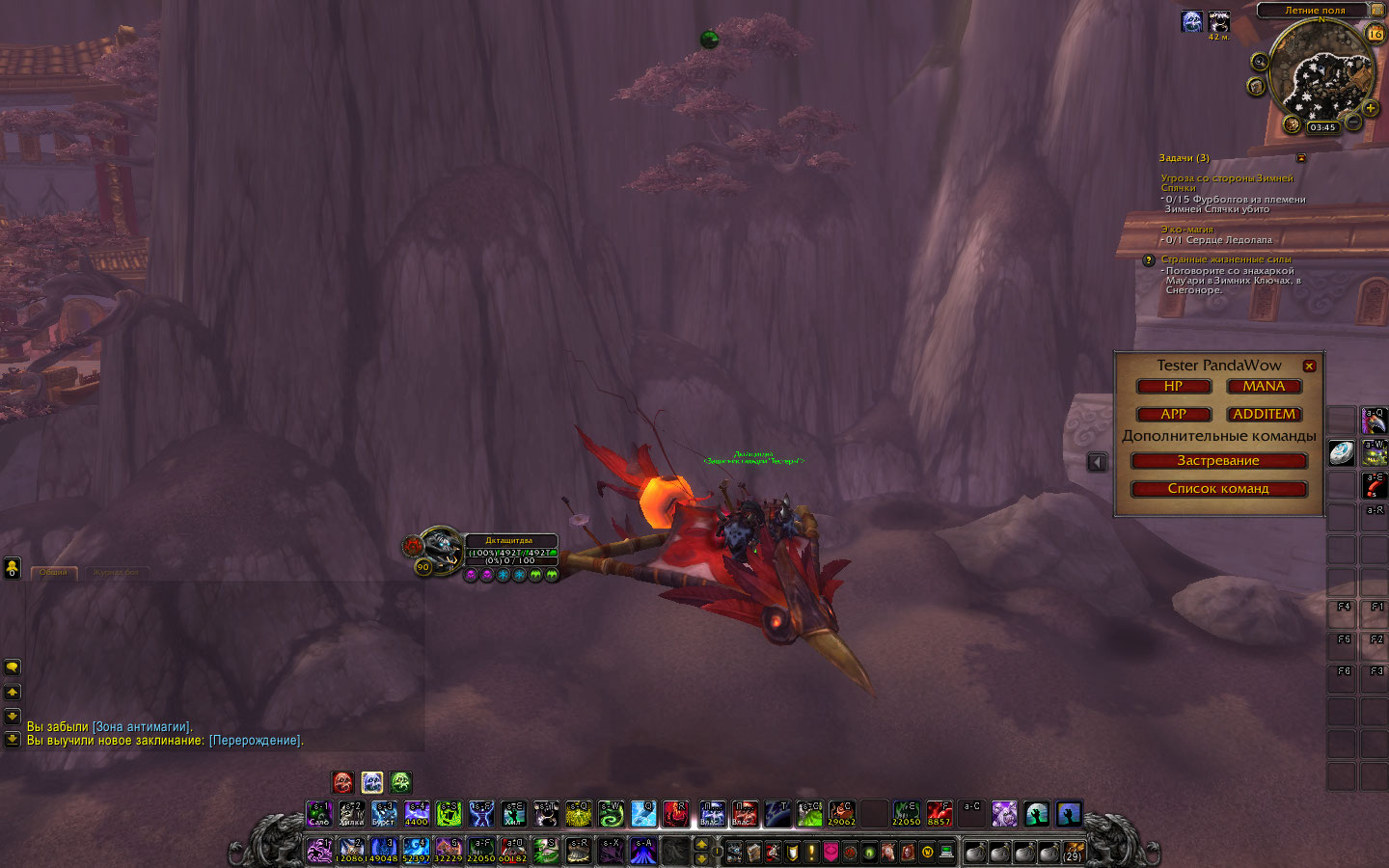Click the Перерождение spell link in chat
This screenshot has width=1389, height=868.
[x=255, y=741]
